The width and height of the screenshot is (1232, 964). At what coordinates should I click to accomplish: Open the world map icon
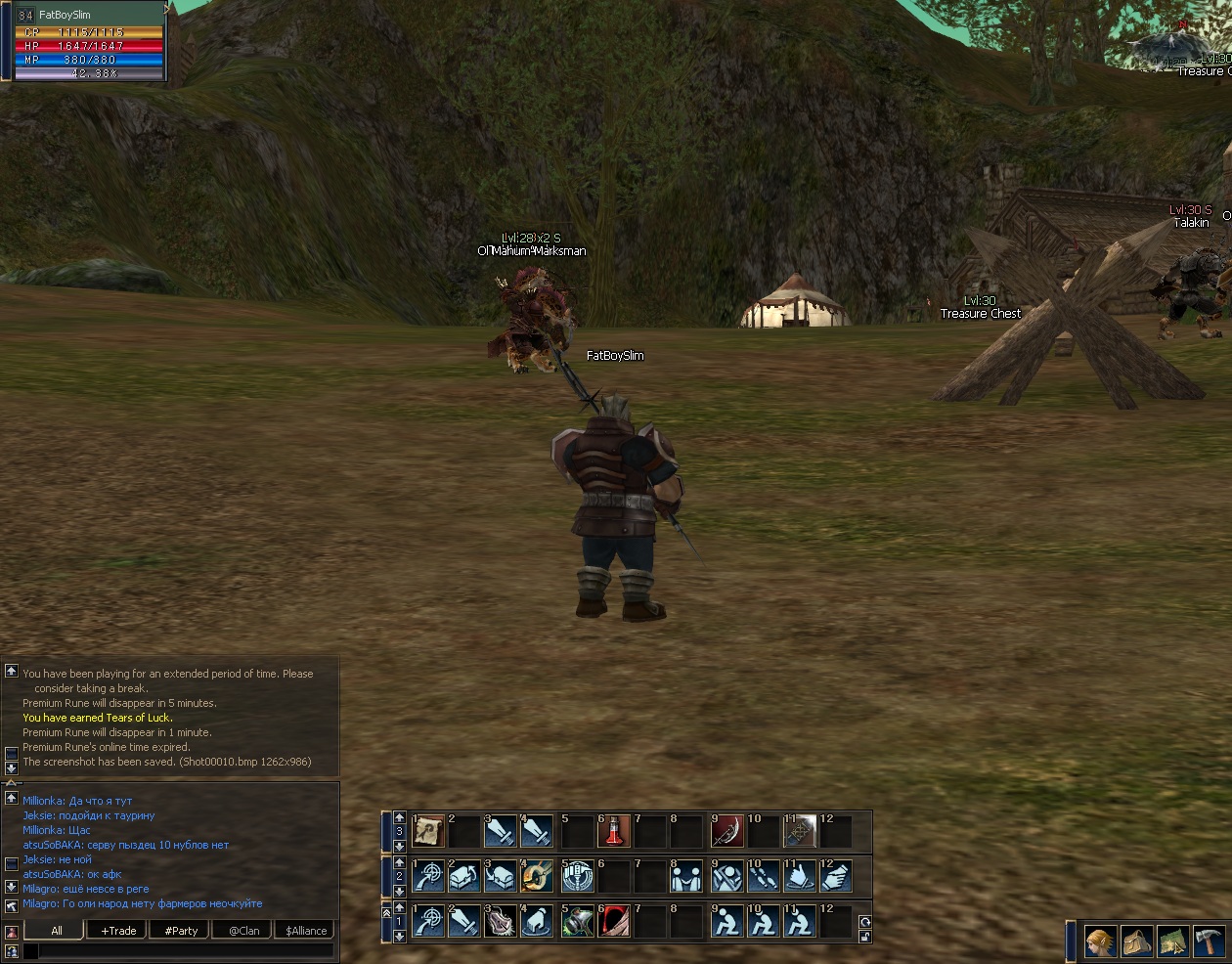(x=1172, y=942)
